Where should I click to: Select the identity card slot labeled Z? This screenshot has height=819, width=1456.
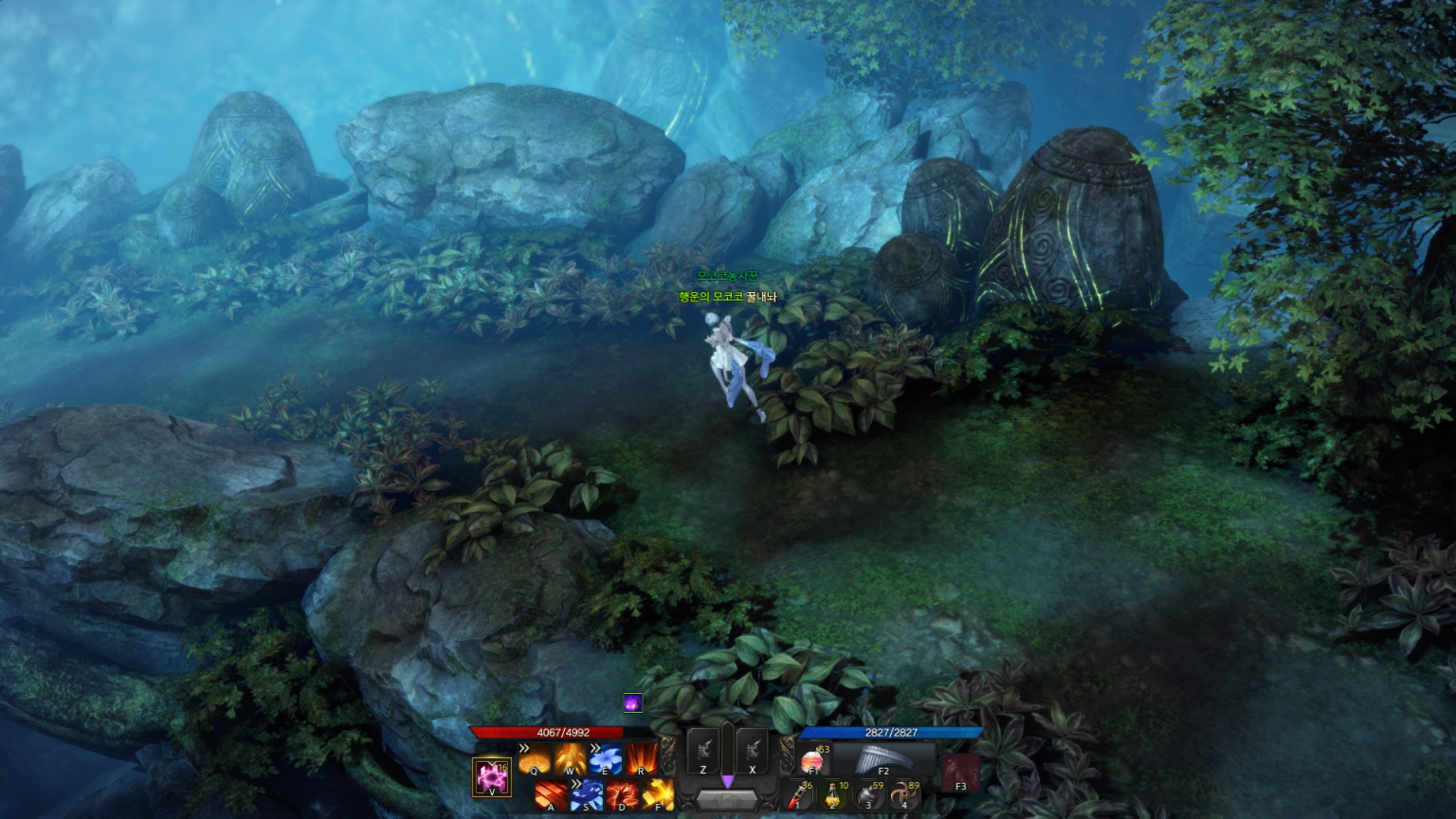point(703,752)
